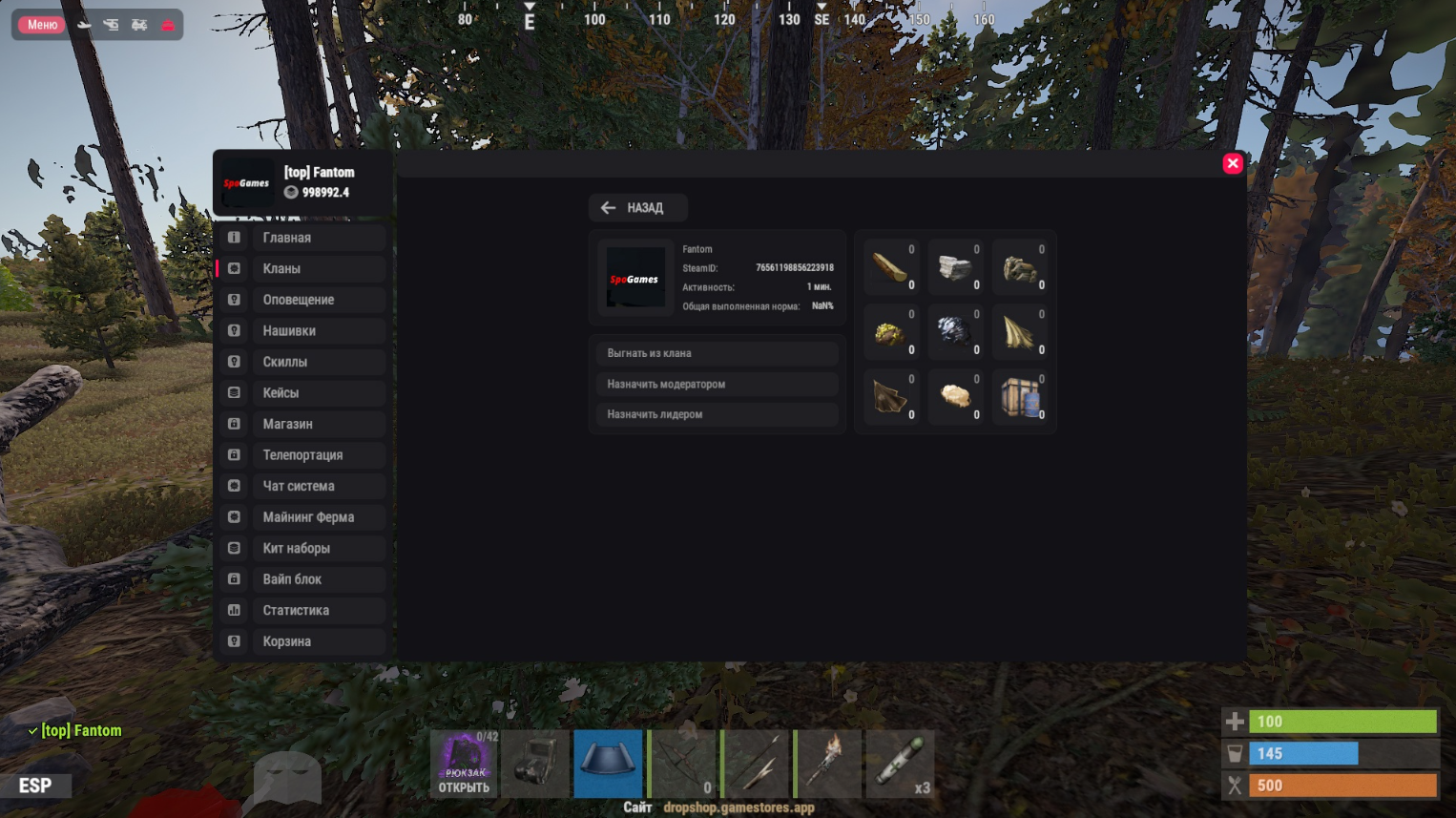The height and width of the screenshot is (818, 1456).
Task: Open the Майнинг ферма section
Action: pyautogui.click(x=302, y=516)
